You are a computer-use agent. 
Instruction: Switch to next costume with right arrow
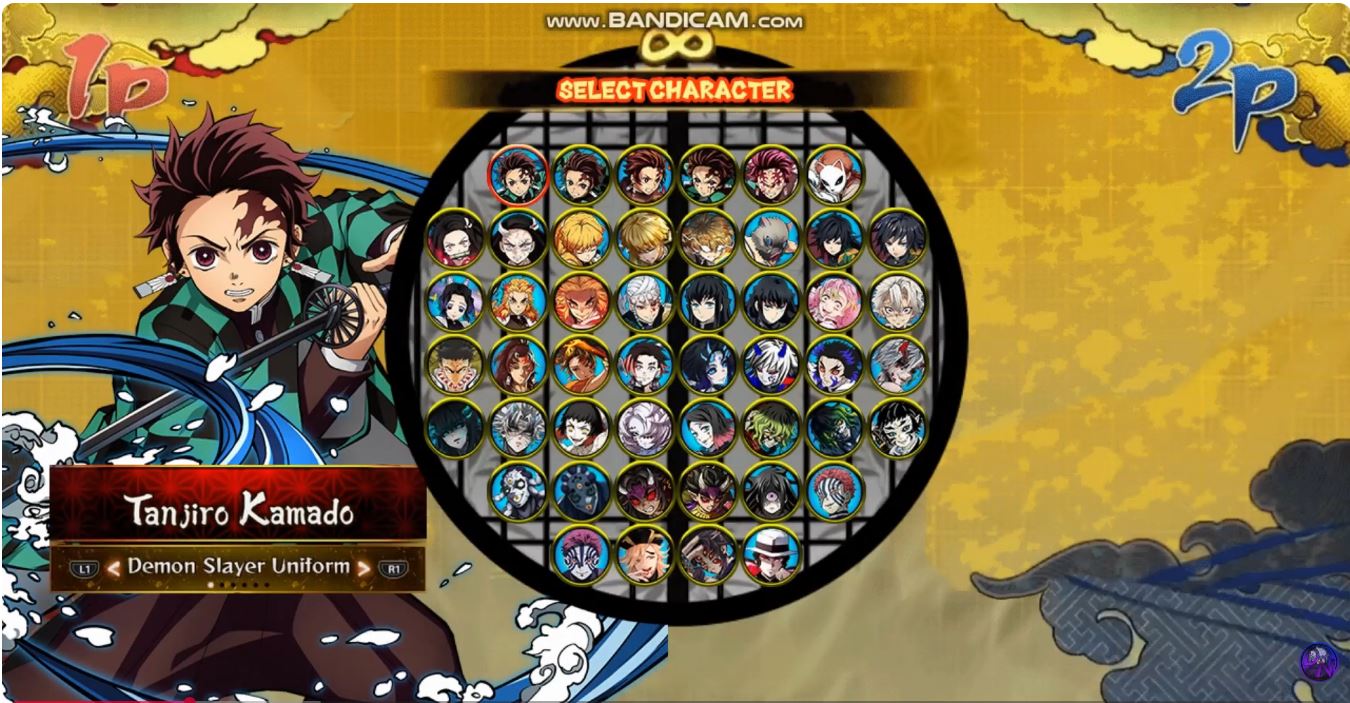pyautogui.click(x=364, y=568)
